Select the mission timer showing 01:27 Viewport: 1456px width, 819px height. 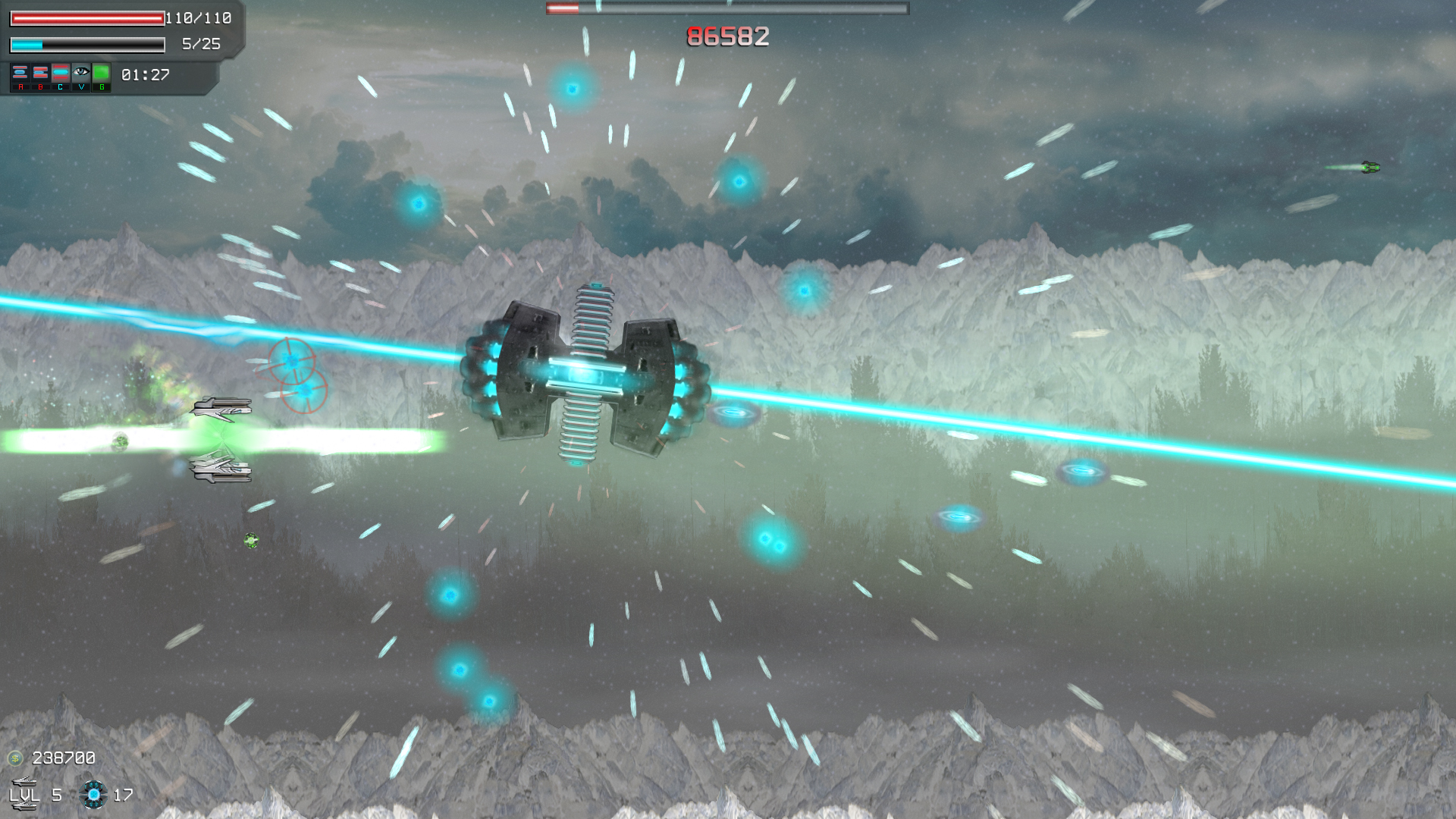[x=144, y=74]
